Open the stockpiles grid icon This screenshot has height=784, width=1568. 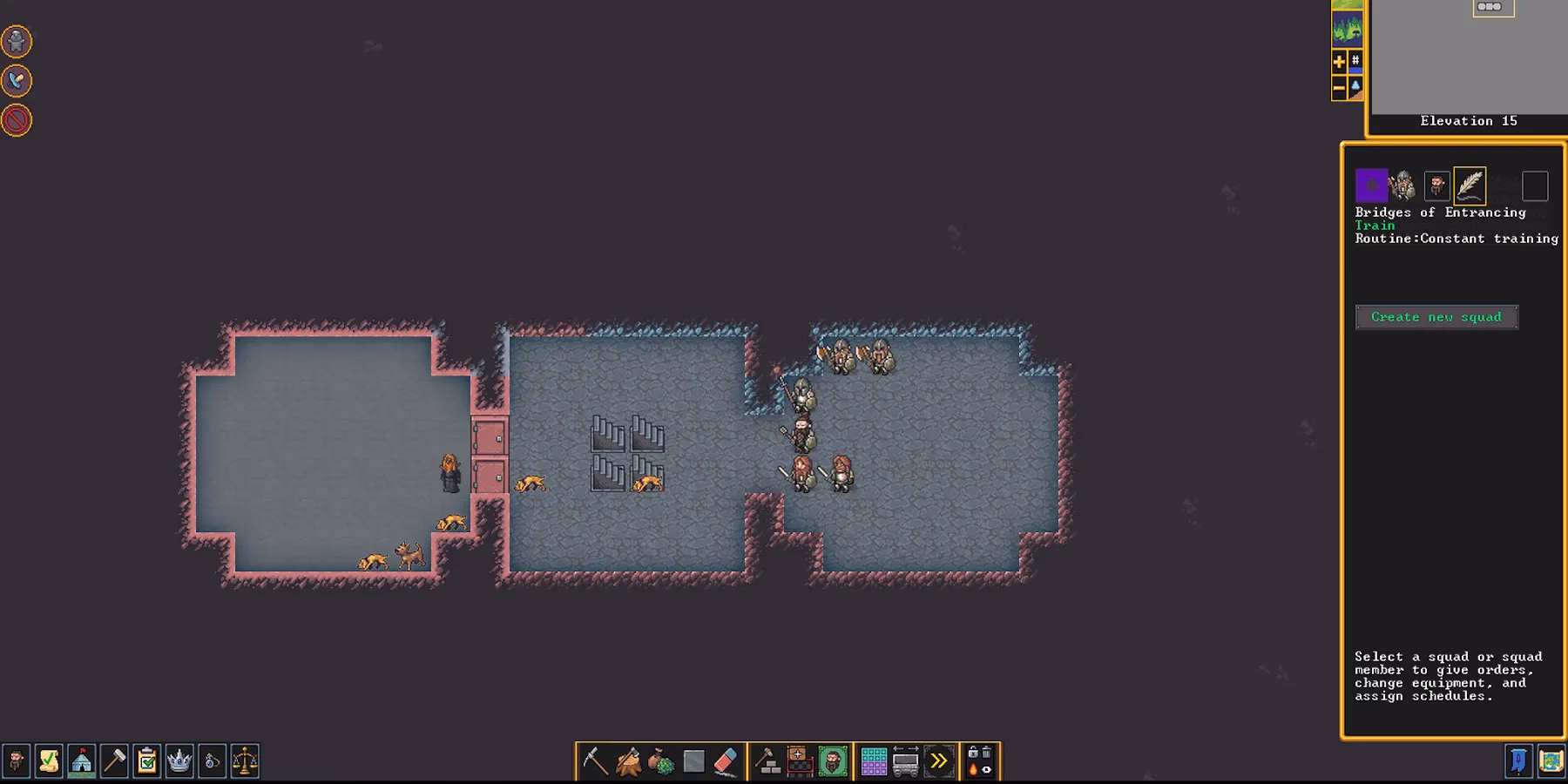pos(873,760)
